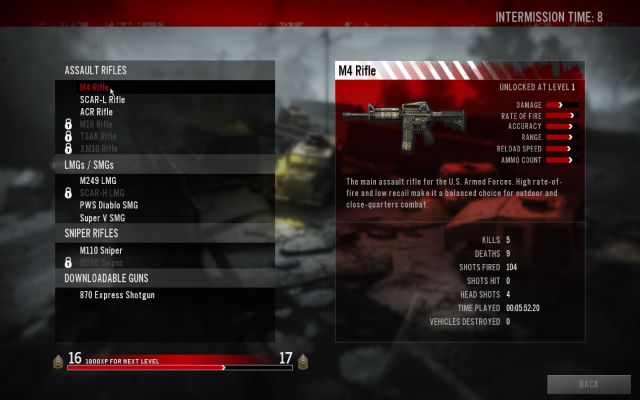Choose the 870 Express Shotgun

click(117, 295)
